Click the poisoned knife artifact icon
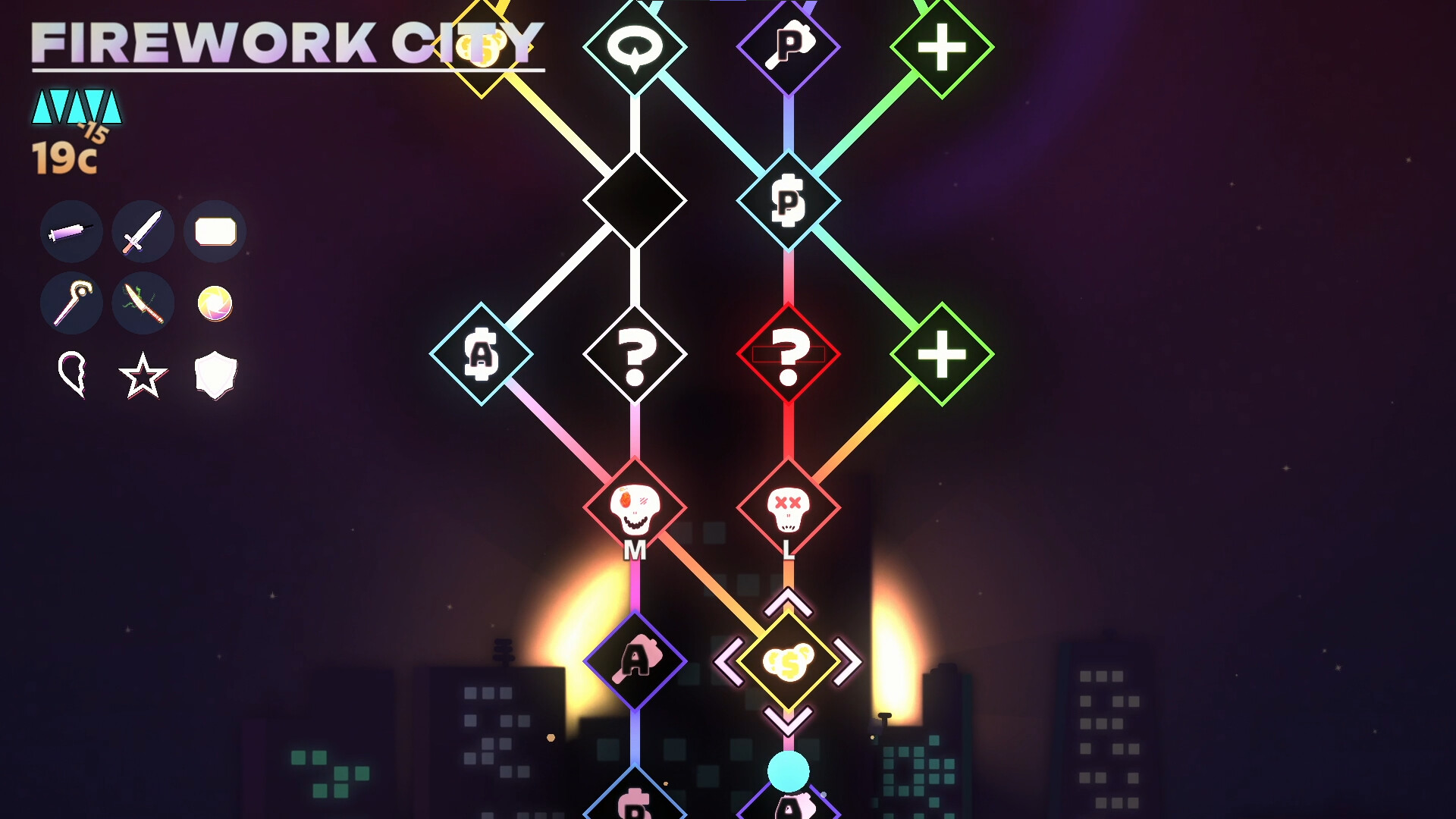The image size is (1456, 819). [x=143, y=303]
